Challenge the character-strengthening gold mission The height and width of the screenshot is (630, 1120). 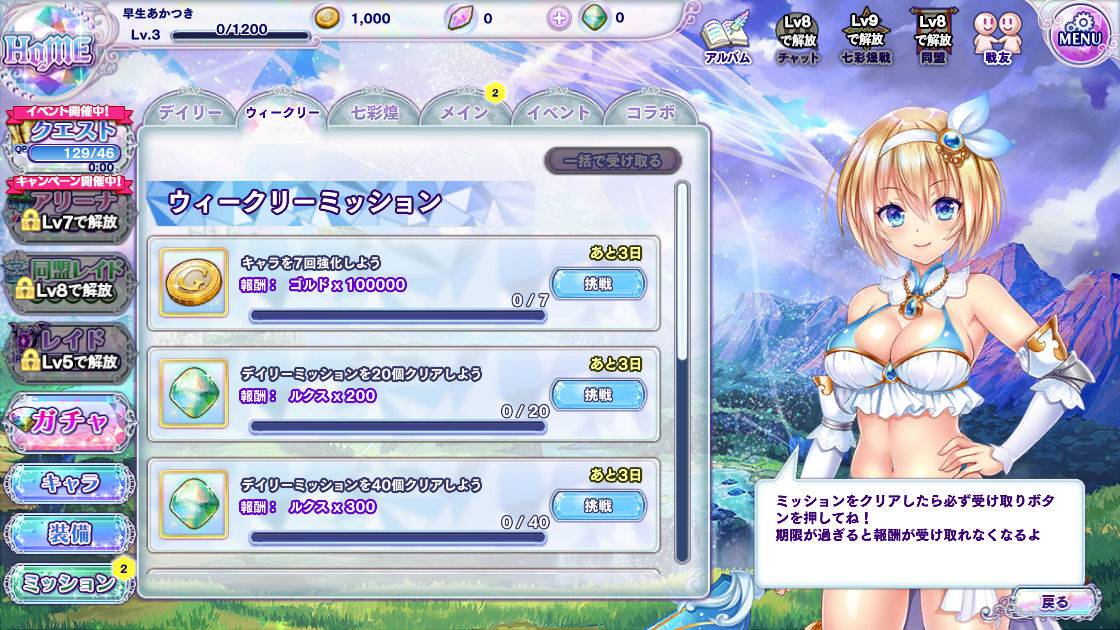tap(598, 284)
